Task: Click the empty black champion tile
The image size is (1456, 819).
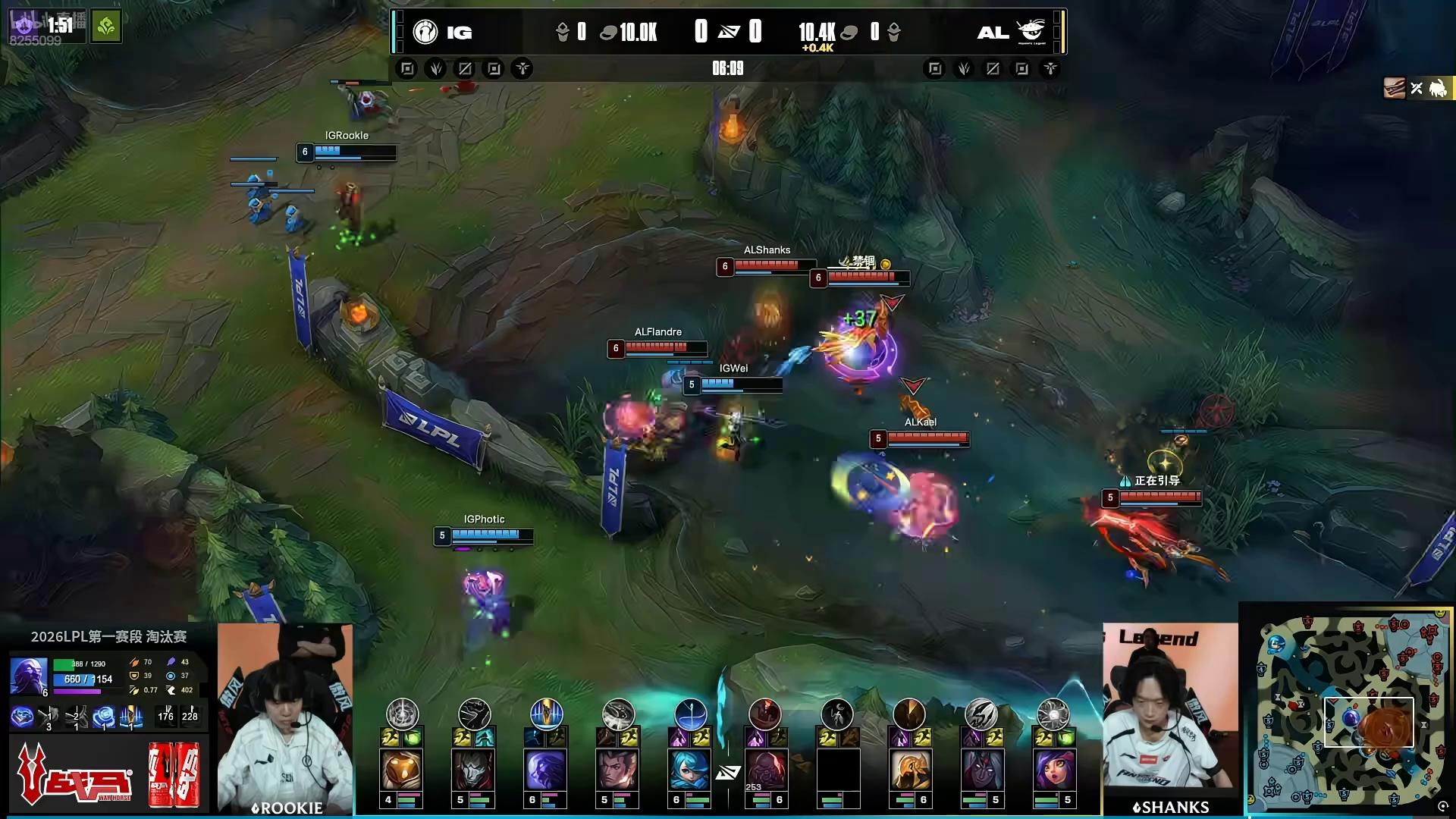Action: [x=838, y=770]
